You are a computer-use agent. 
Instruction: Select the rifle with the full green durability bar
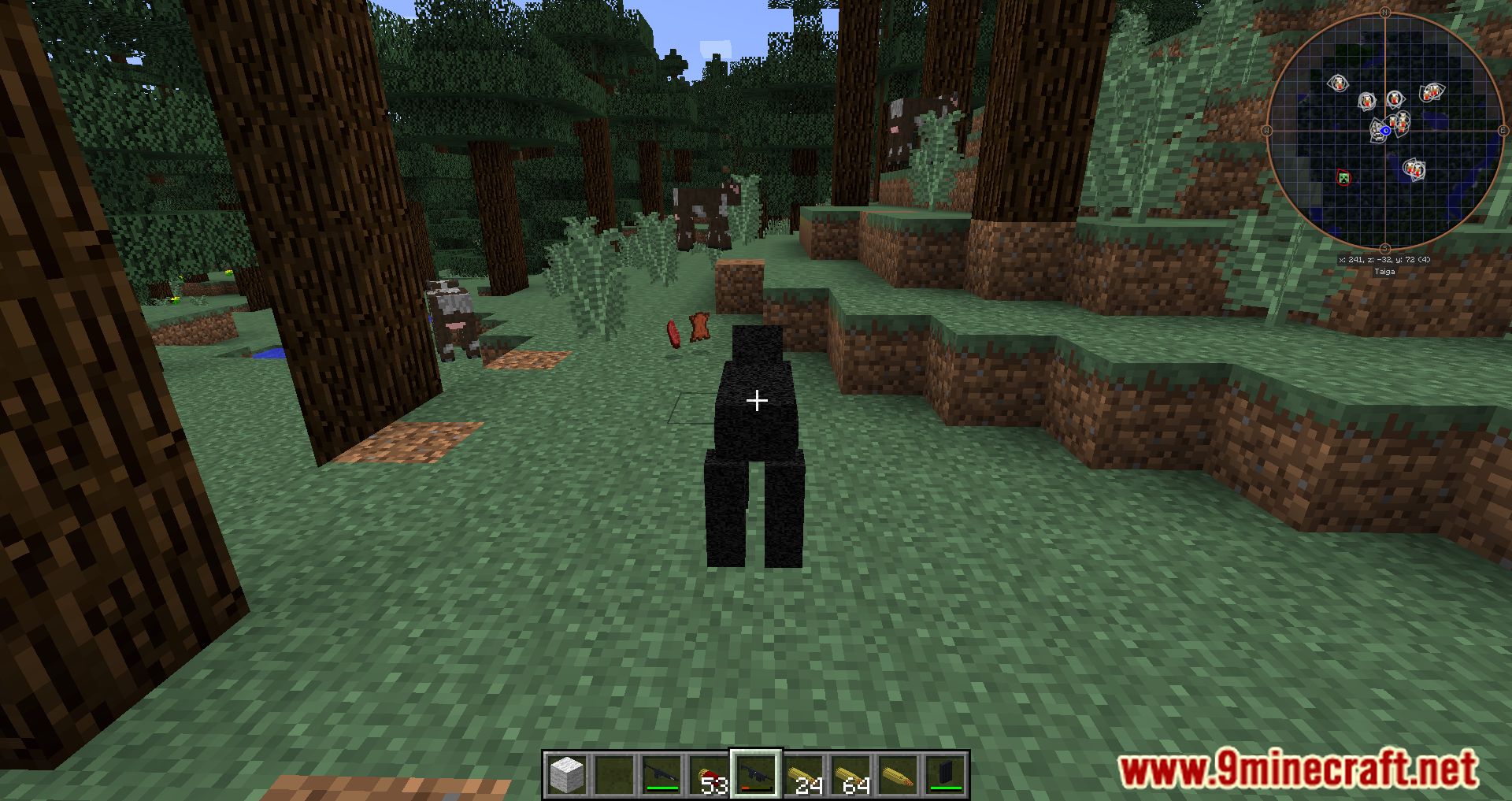(661, 774)
